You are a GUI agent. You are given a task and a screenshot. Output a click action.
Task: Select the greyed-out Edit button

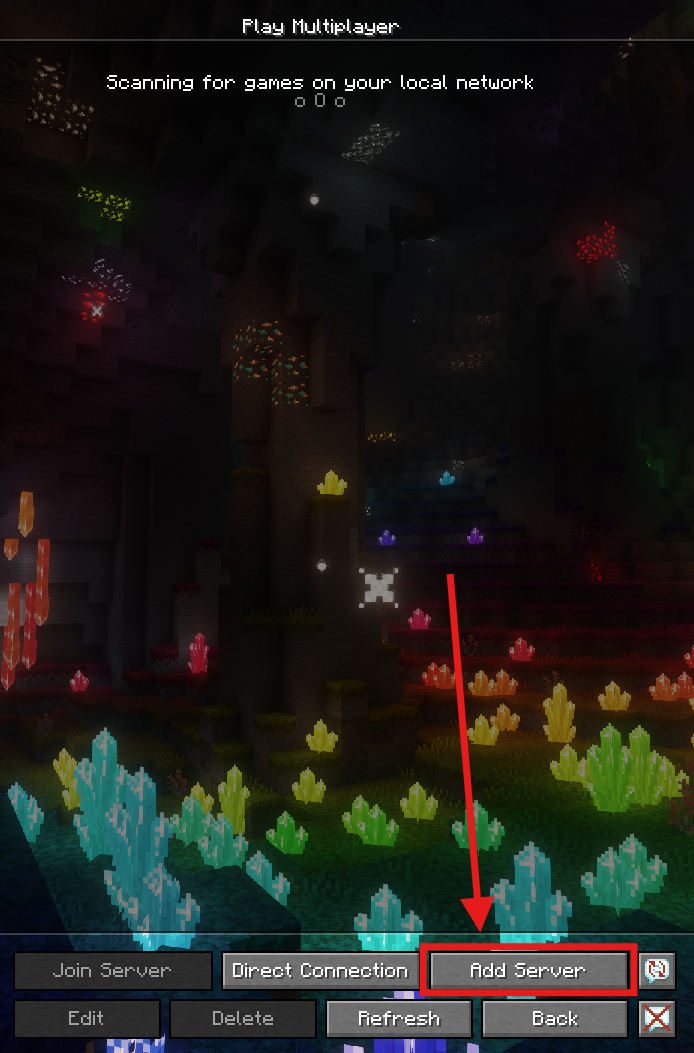86,1019
